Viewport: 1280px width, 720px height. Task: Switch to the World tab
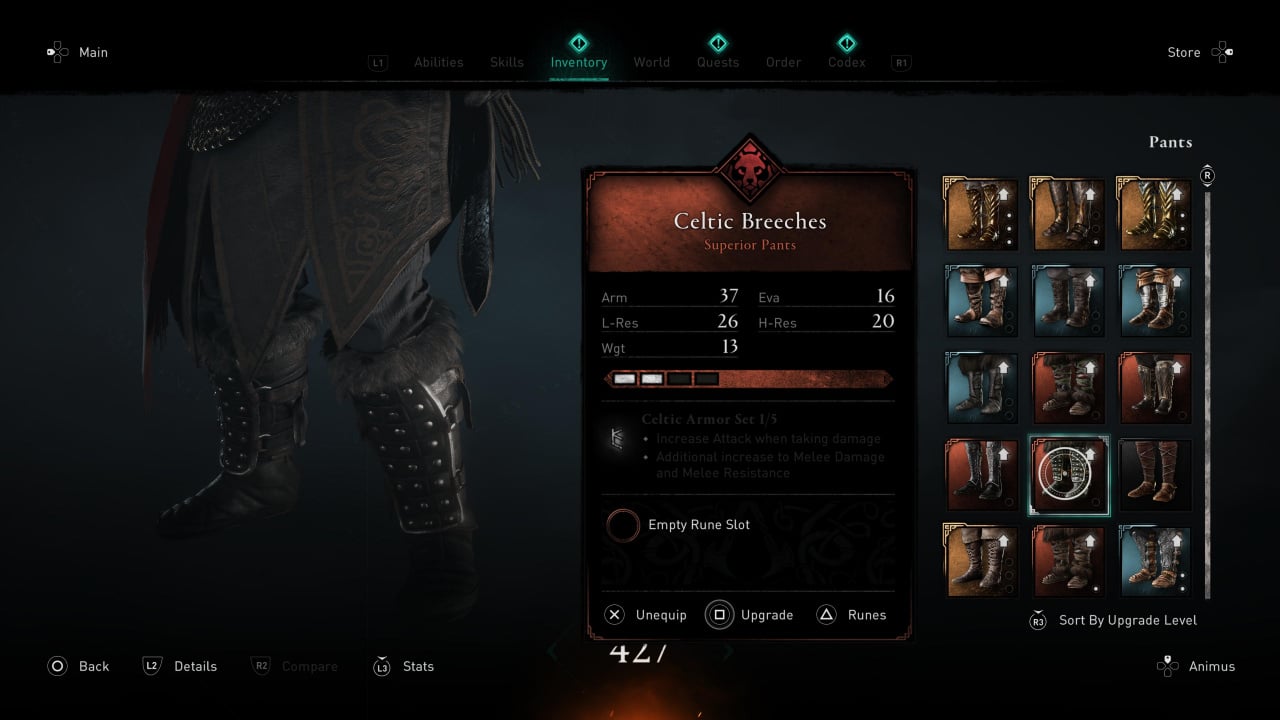coord(651,62)
